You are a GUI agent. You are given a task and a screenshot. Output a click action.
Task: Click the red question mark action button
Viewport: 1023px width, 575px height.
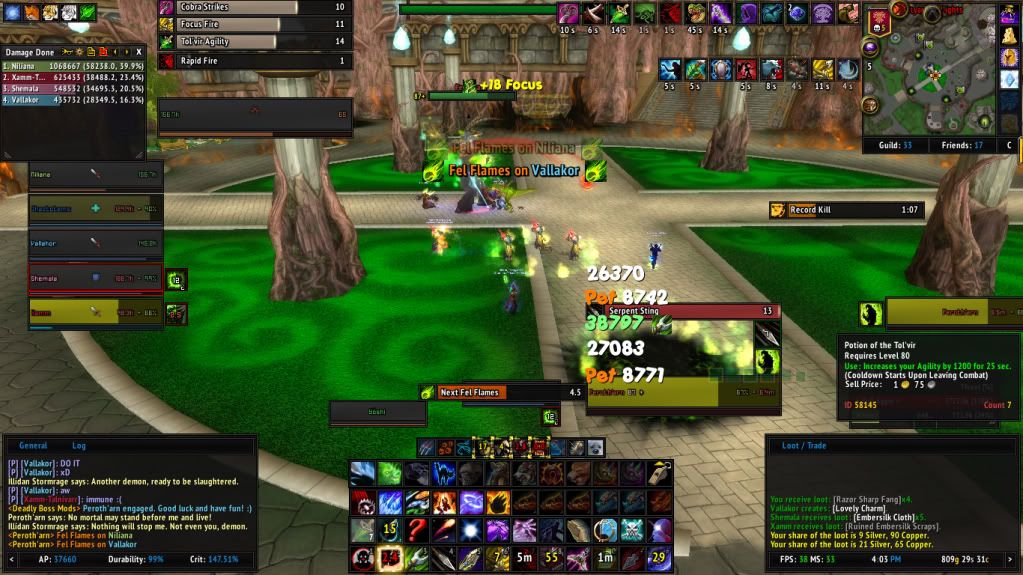click(x=416, y=530)
